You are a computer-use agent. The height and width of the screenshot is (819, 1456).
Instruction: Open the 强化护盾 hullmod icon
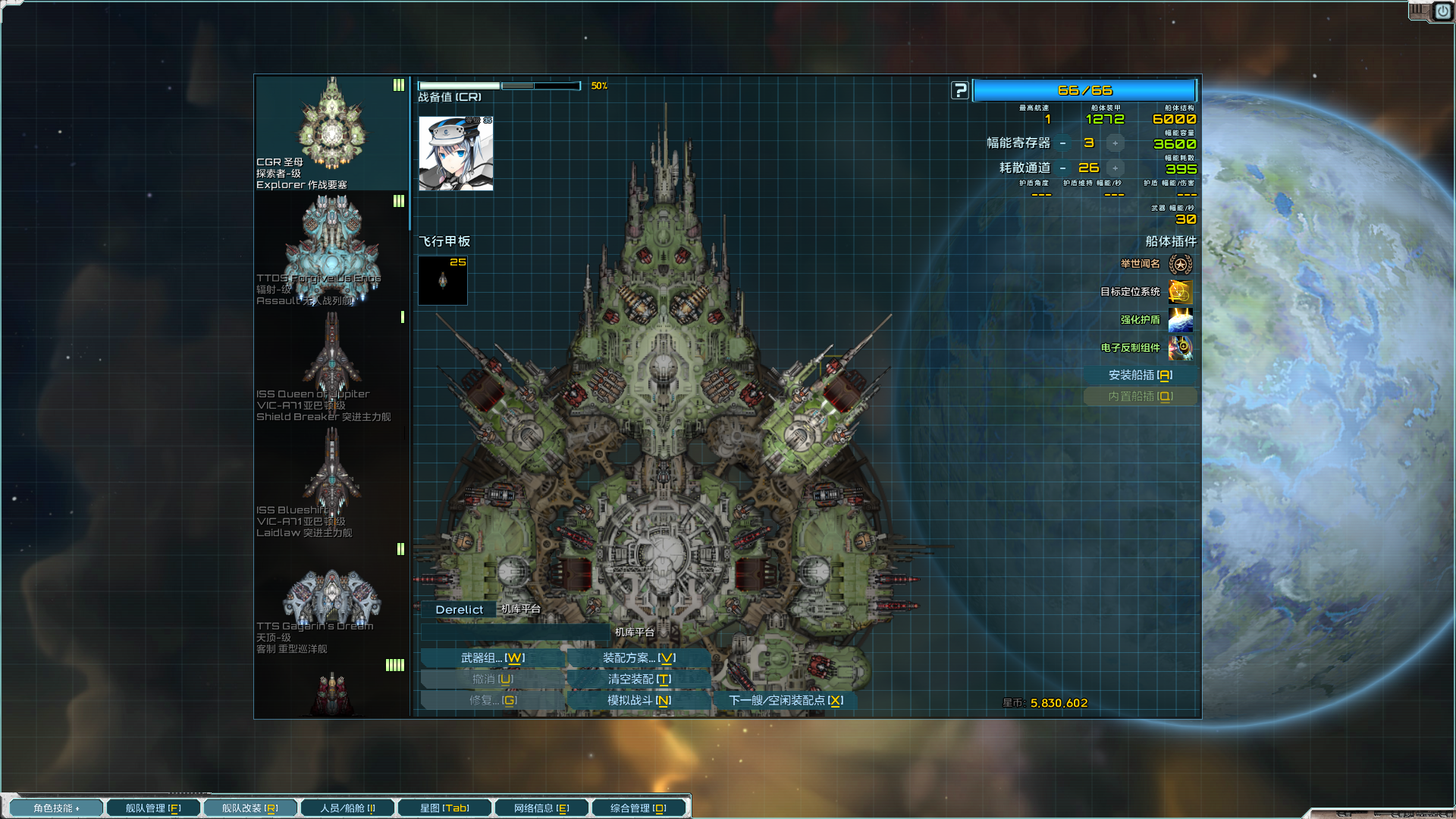click(1180, 320)
